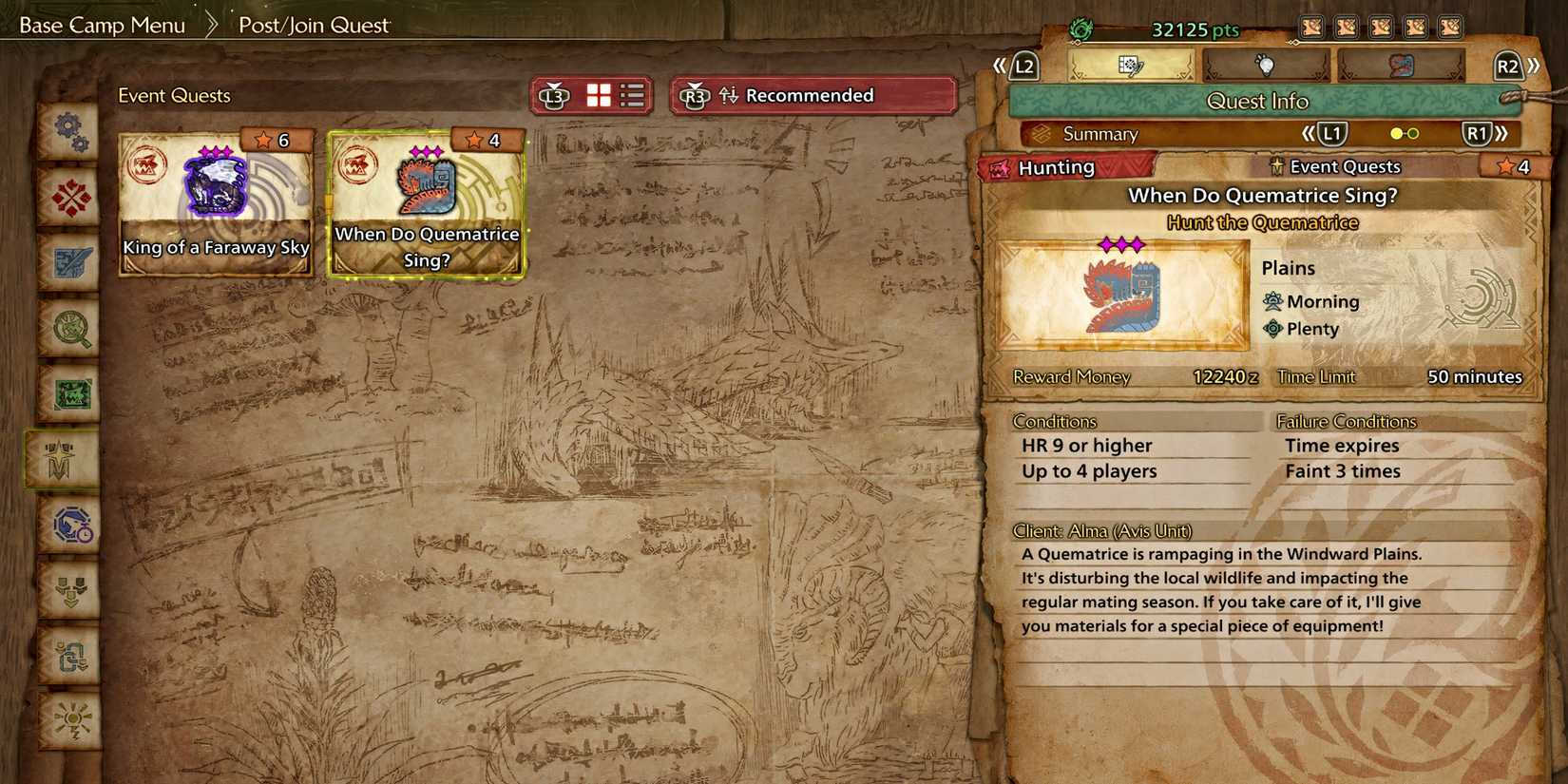This screenshot has height=784, width=1568.
Task: Select the Event Quests tab header
Action: [174, 95]
